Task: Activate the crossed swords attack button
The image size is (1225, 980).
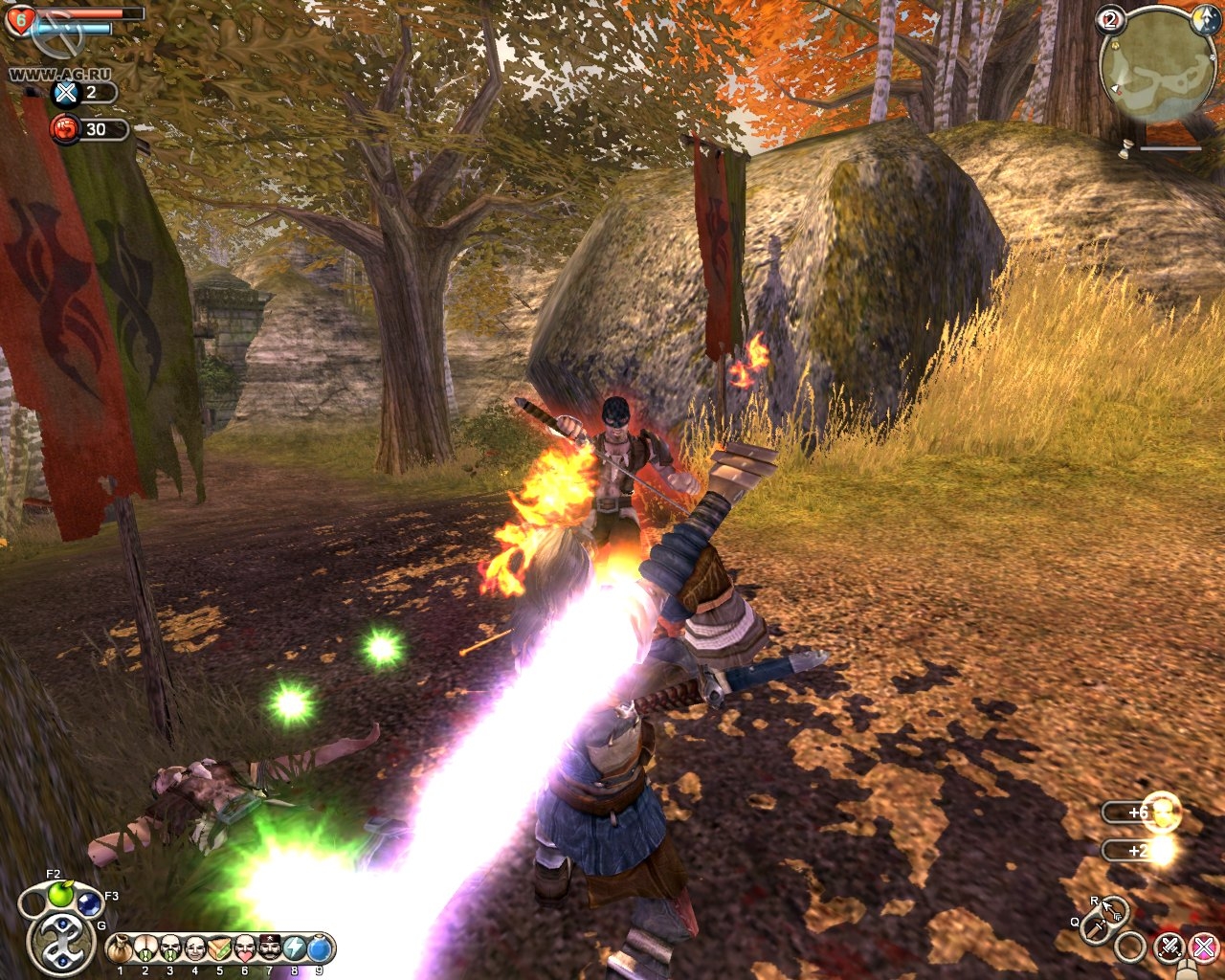Action: coord(1169,947)
